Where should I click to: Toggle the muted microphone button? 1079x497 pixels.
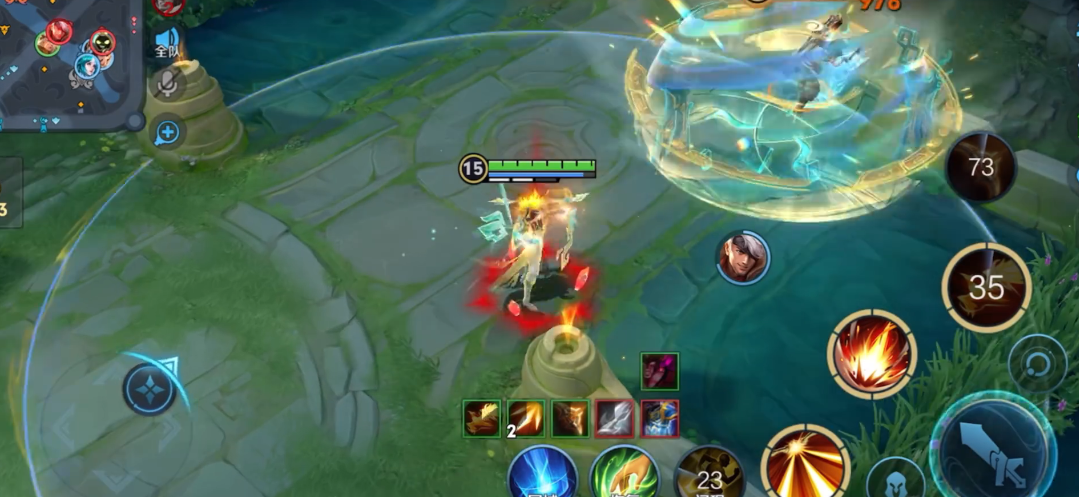[167, 85]
